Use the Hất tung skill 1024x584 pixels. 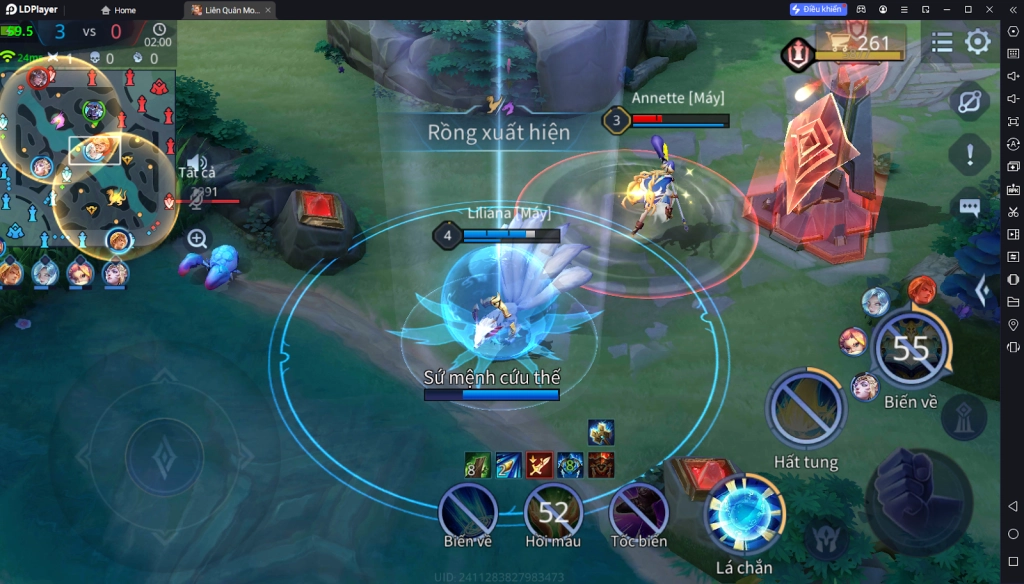(805, 408)
